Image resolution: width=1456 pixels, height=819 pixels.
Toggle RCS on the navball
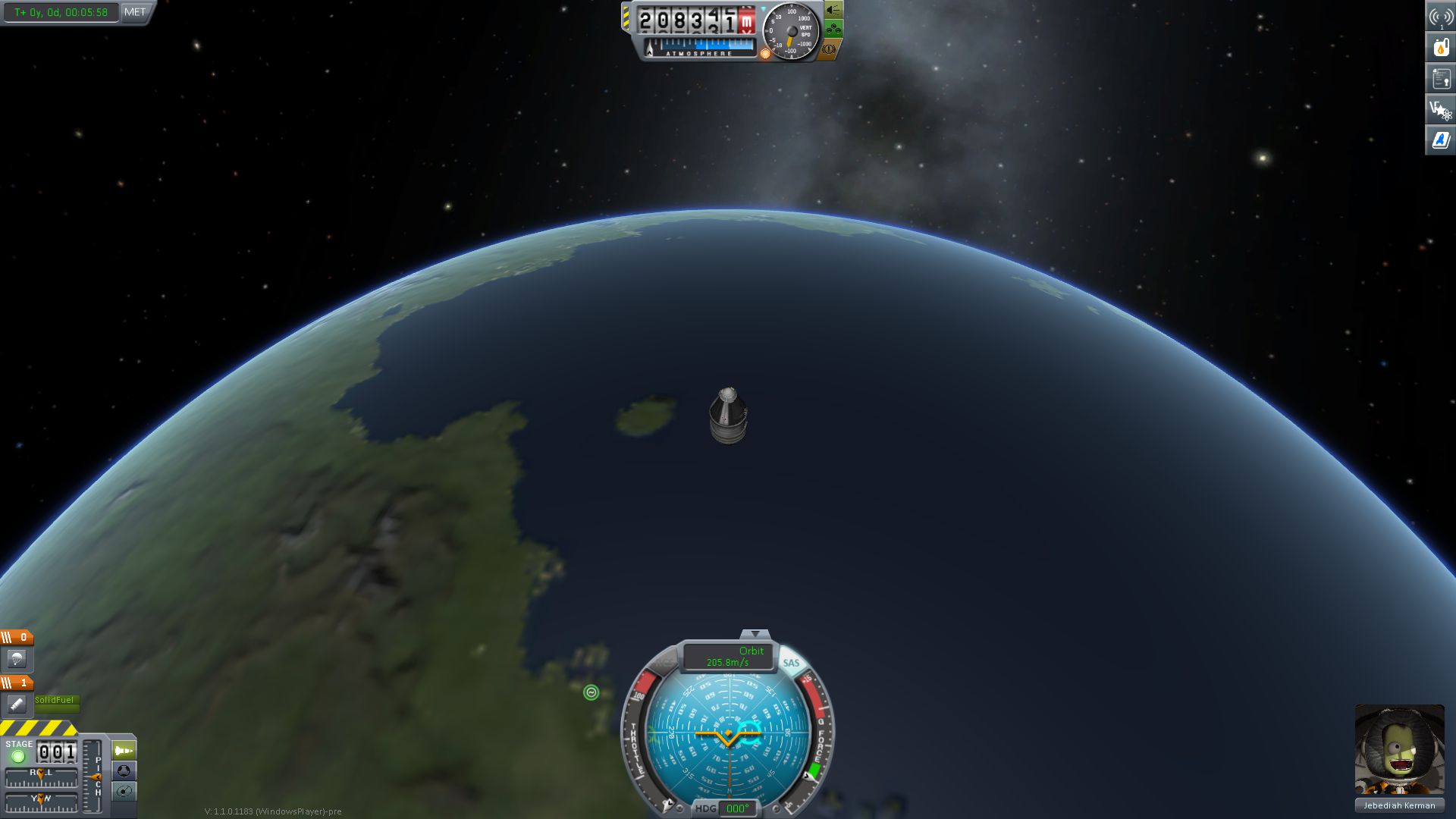tap(664, 663)
